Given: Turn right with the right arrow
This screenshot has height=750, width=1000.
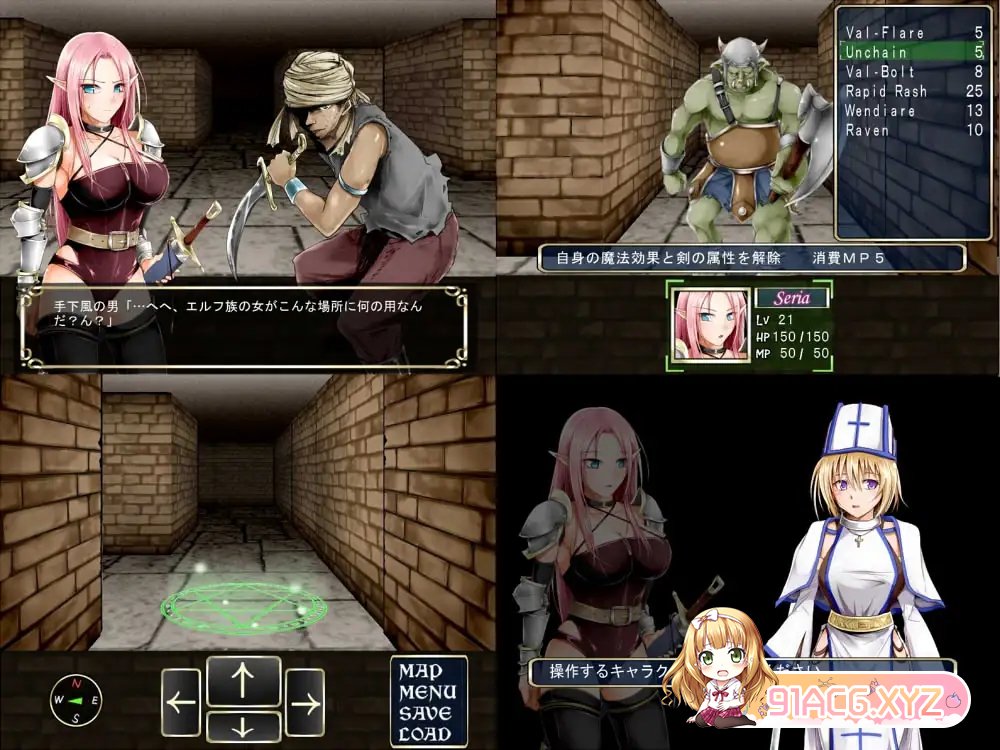Looking at the screenshot, I should click(x=304, y=702).
